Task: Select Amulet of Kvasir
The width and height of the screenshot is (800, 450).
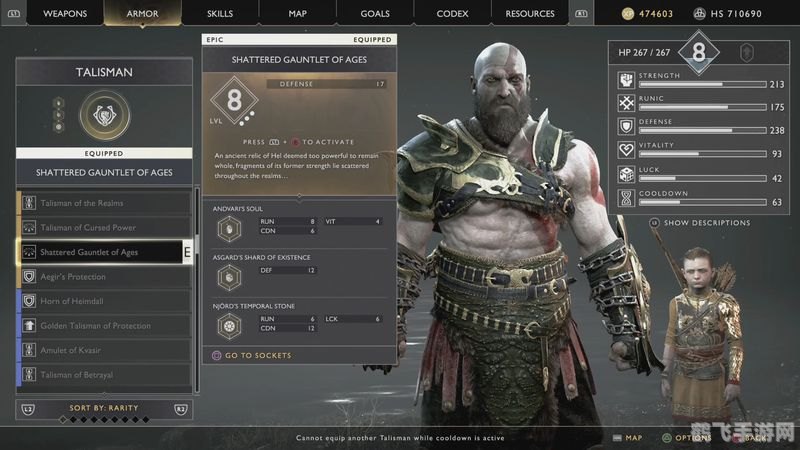Action: (x=104, y=350)
